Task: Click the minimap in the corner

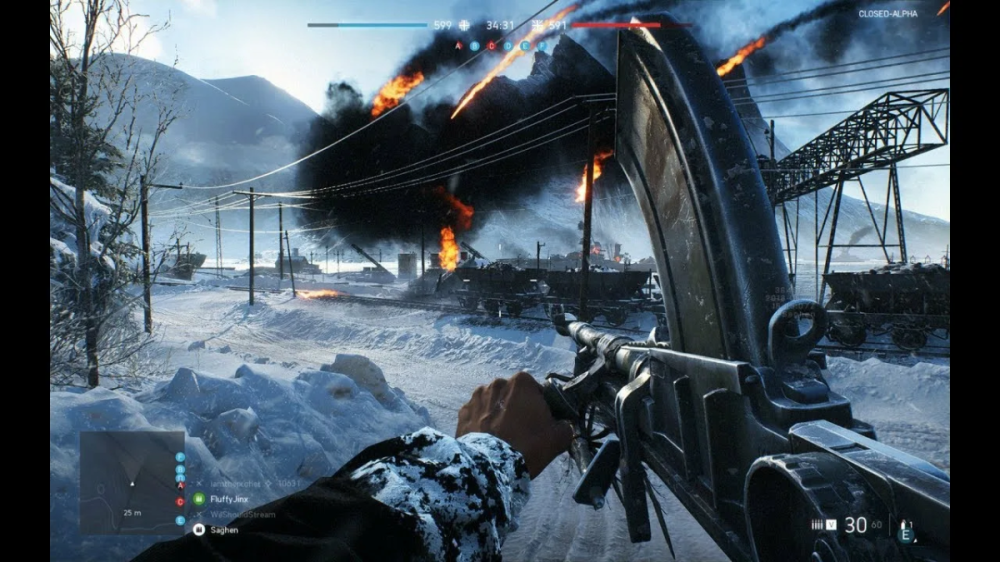Action: point(132,481)
